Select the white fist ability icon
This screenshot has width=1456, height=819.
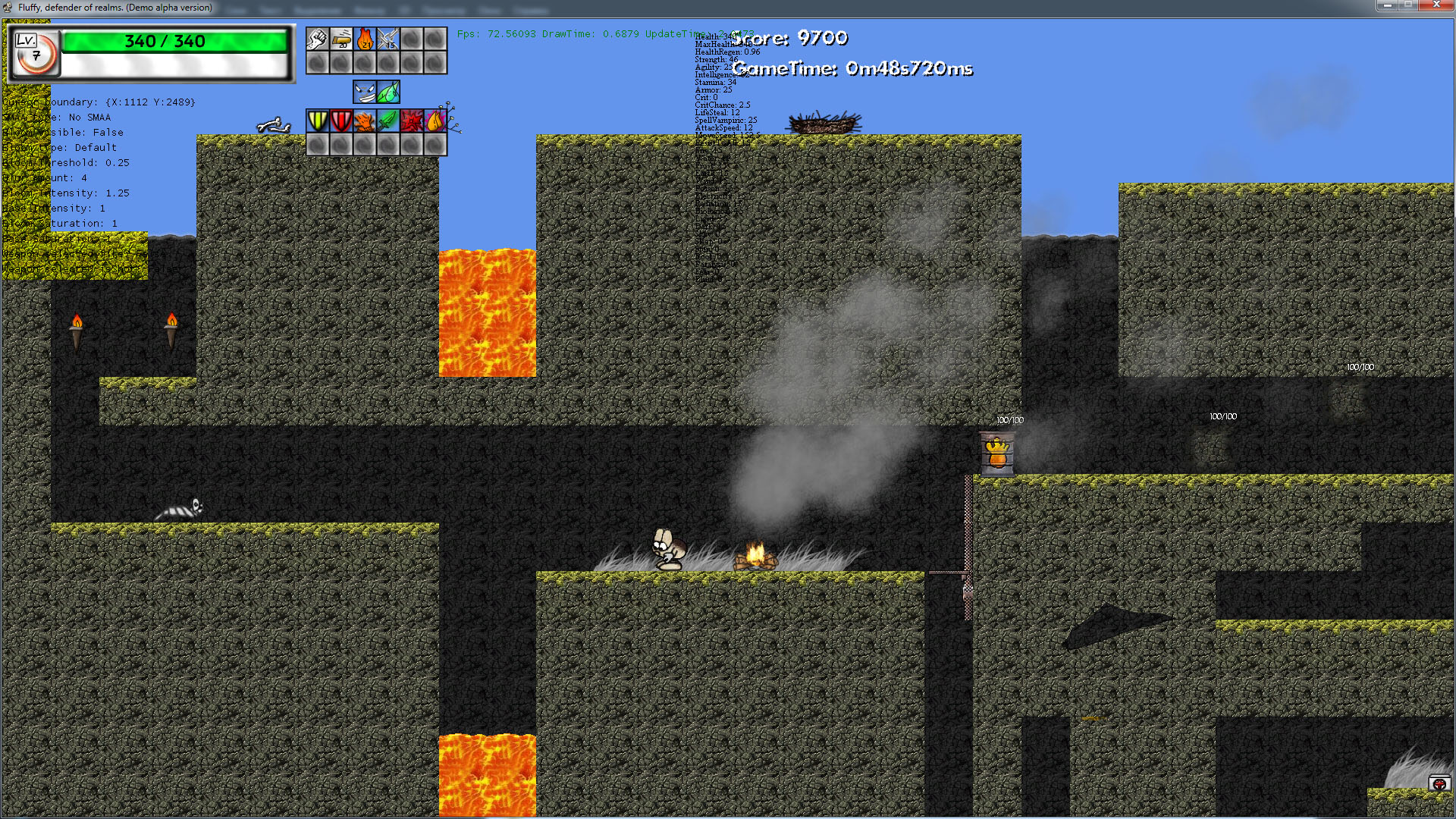coord(317,39)
